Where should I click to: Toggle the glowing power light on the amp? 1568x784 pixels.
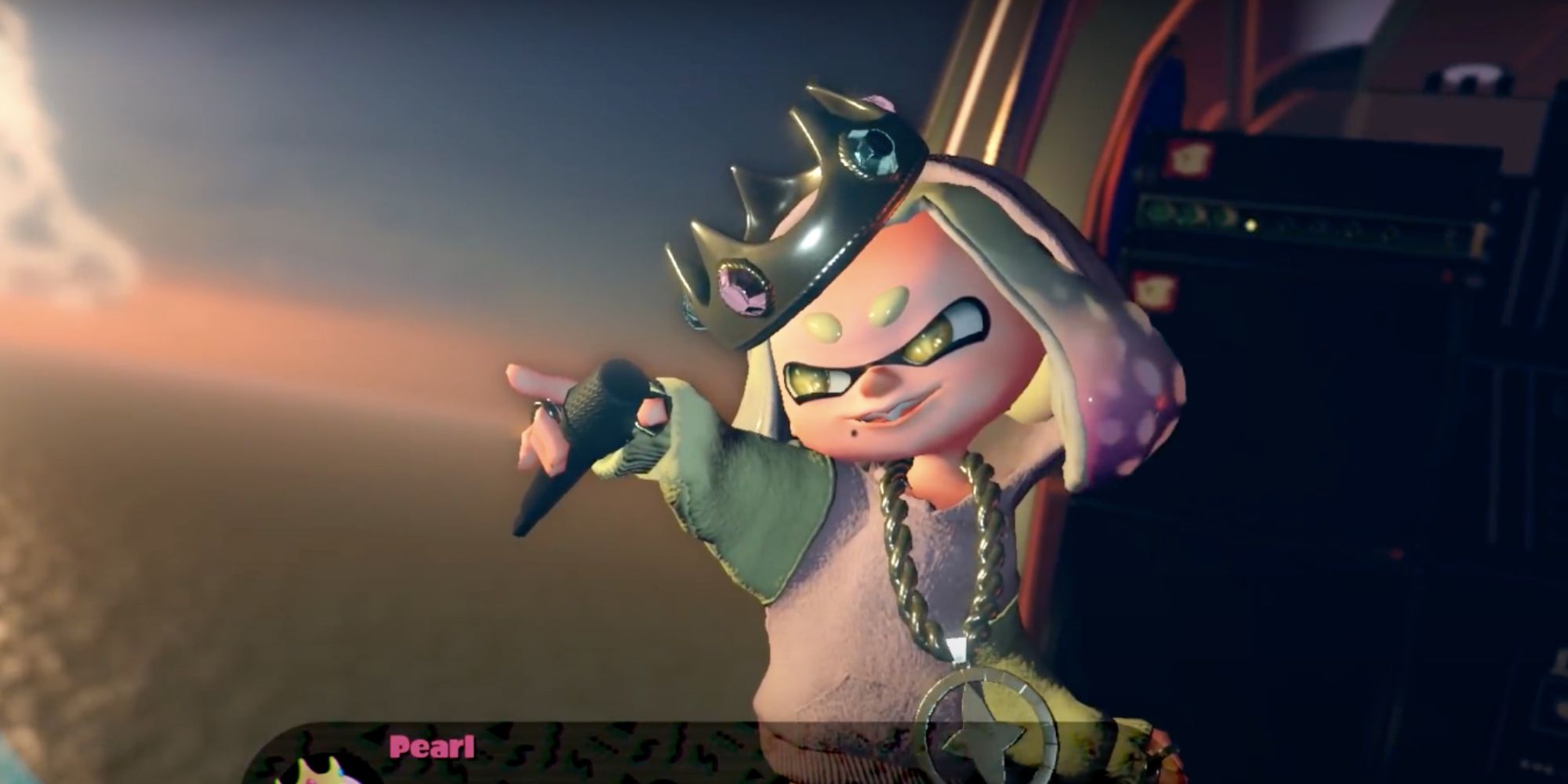coord(1251,227)
